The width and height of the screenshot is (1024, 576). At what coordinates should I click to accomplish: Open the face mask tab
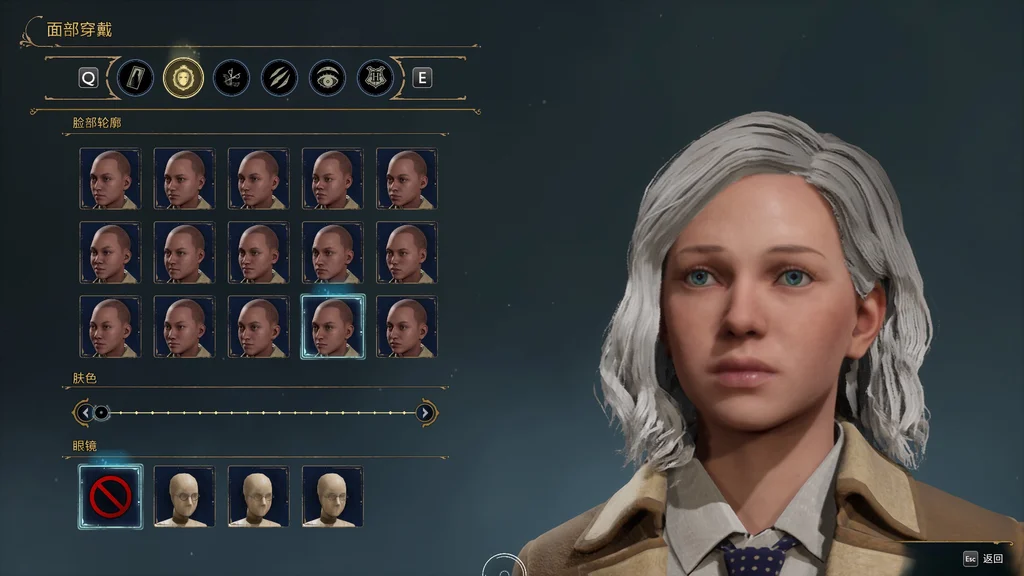[x=184, y=77]
